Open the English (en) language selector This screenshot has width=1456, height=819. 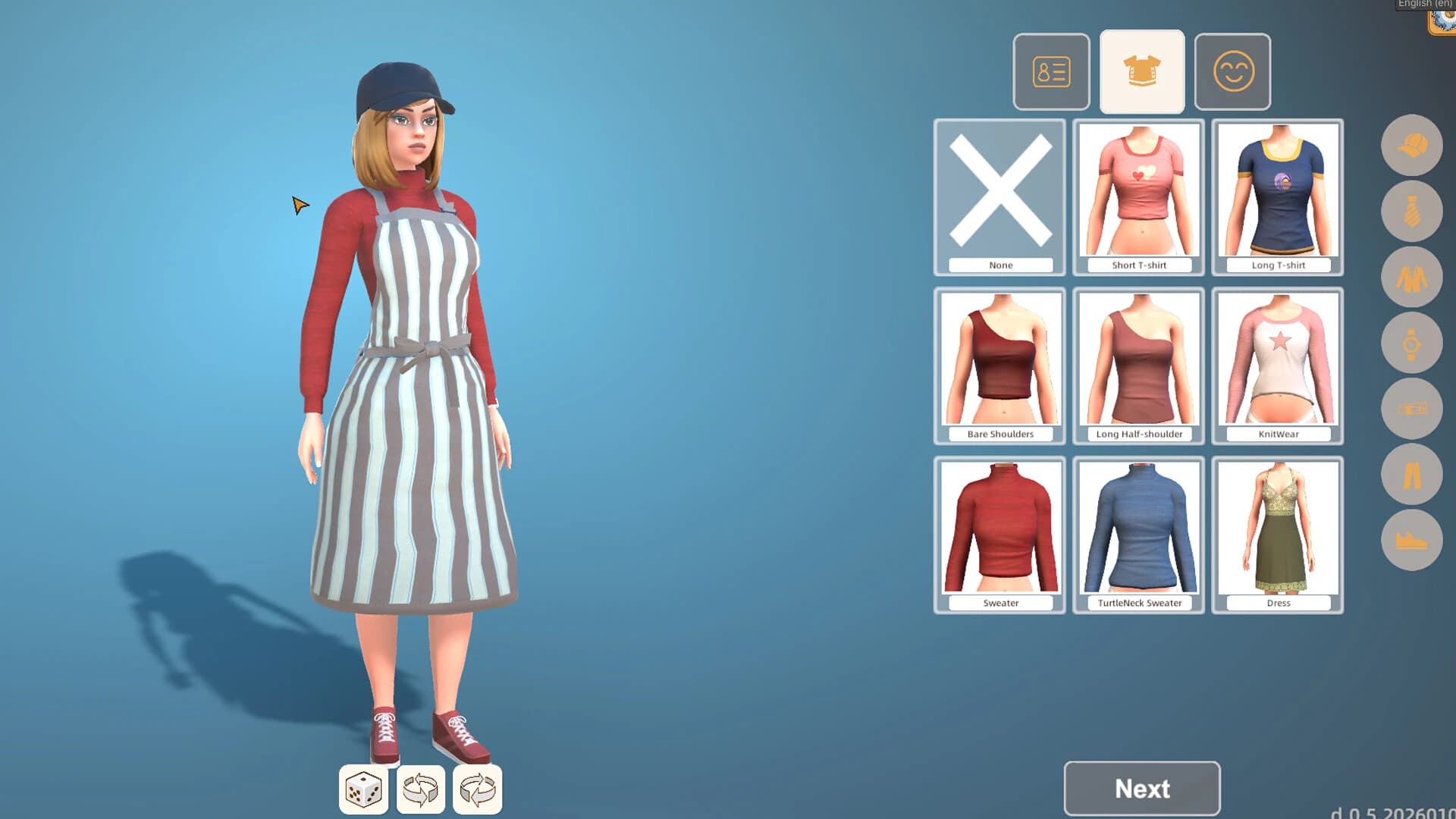tap(1422, 5)
